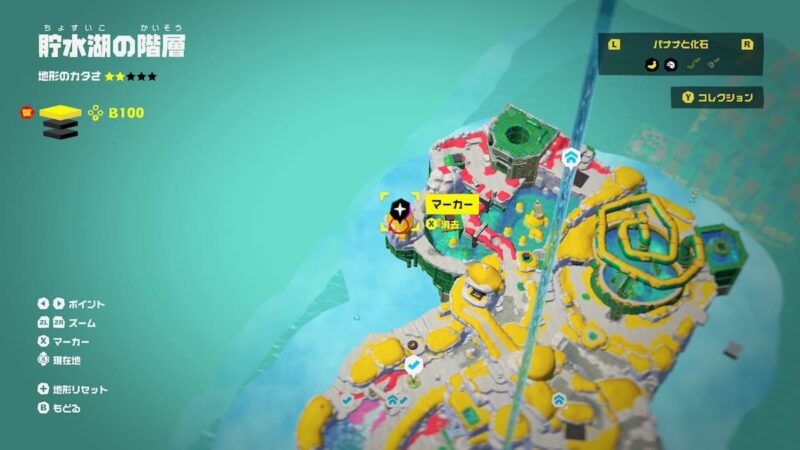Open the コレクション collection button

click(717, 98)
